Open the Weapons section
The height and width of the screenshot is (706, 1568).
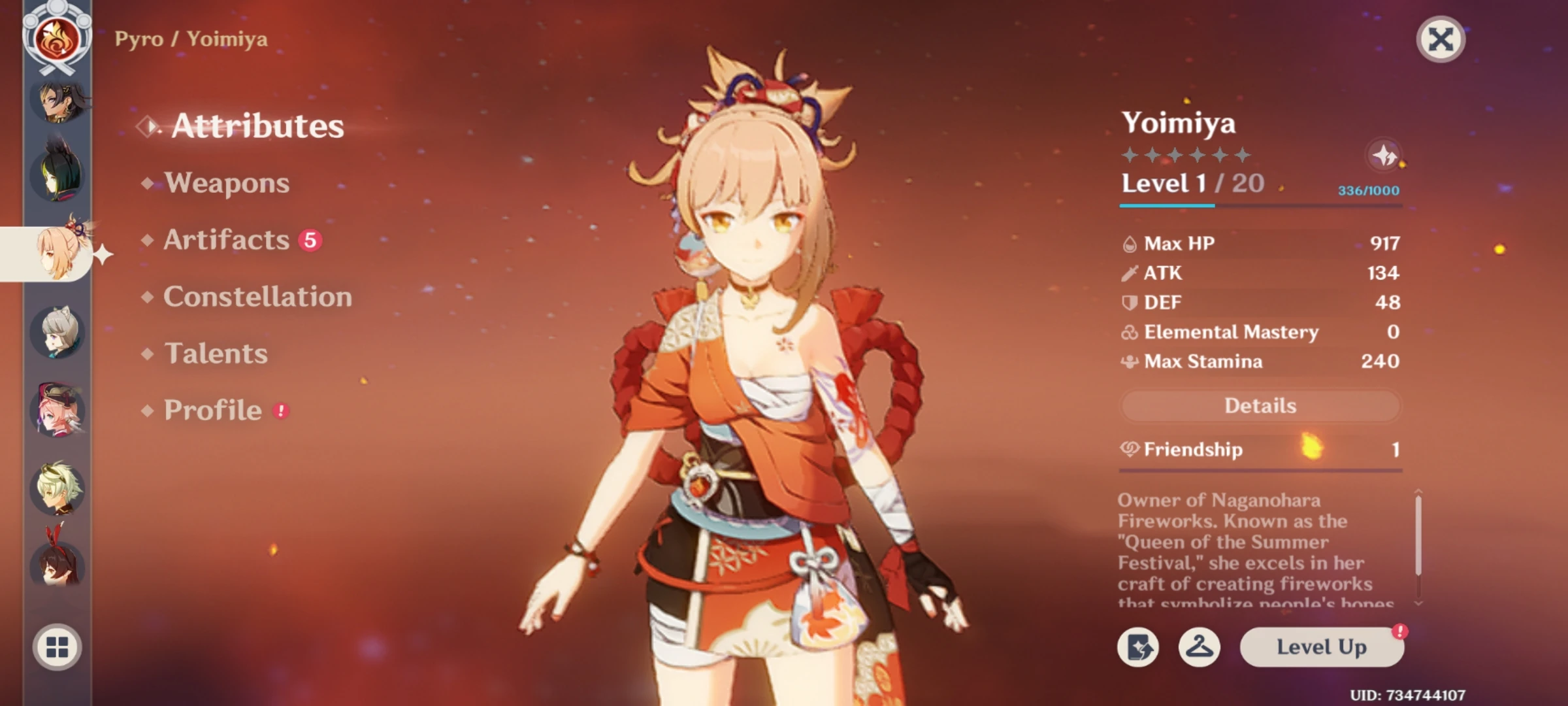pos(225,184)
